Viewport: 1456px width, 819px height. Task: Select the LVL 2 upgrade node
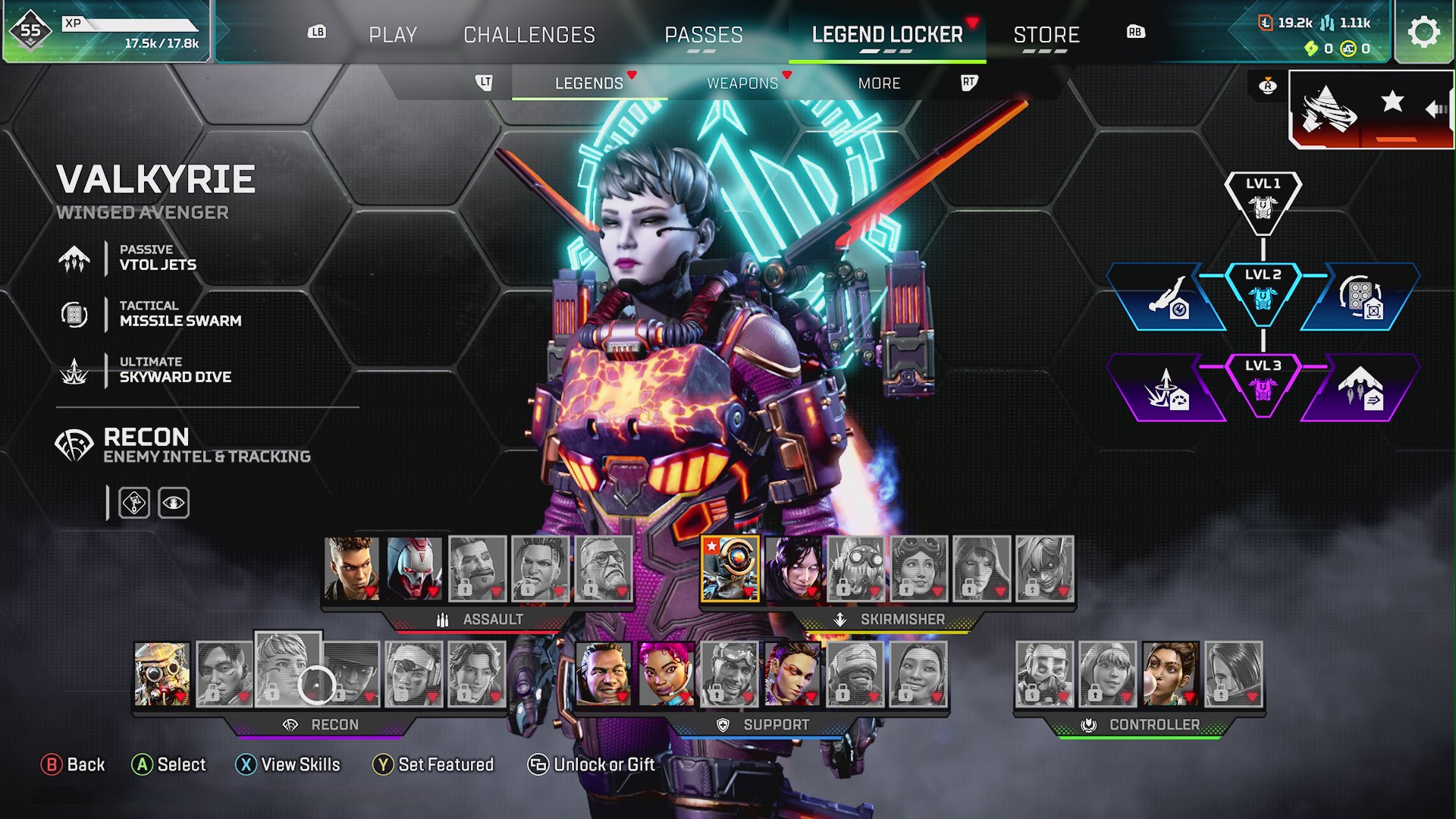click(x=1263, y=292)
